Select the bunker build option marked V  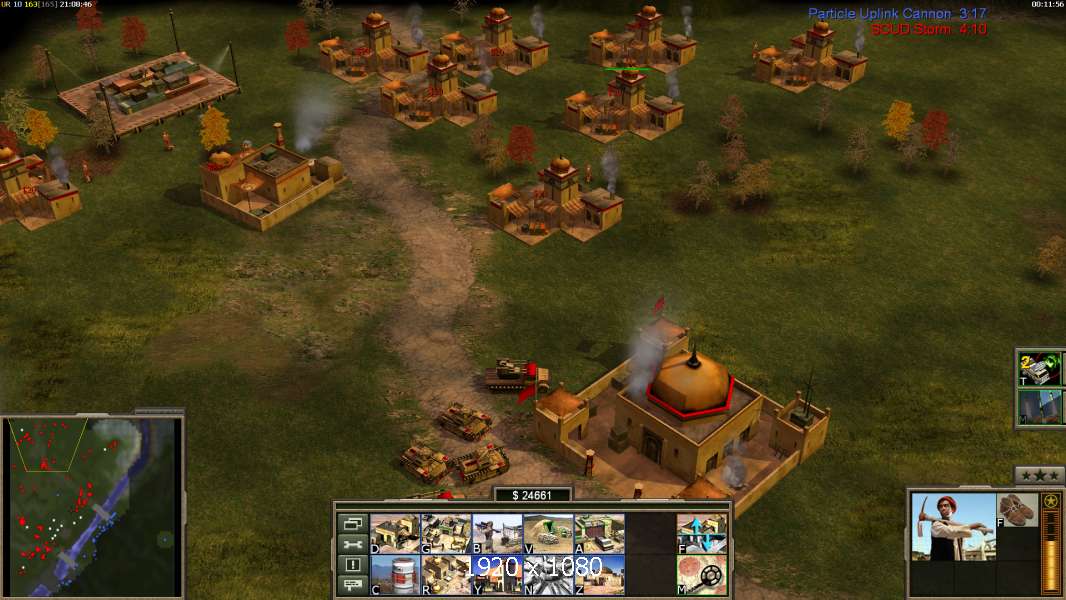tap(548, 534)
